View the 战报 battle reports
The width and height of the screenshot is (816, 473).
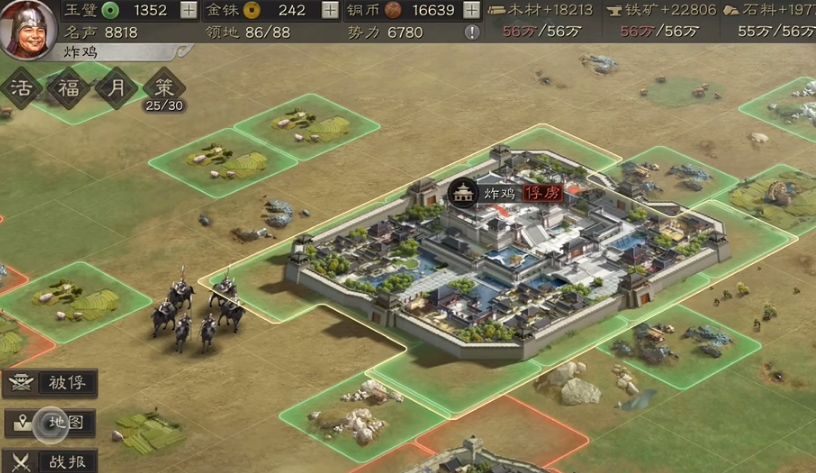(x=50, y=461)
